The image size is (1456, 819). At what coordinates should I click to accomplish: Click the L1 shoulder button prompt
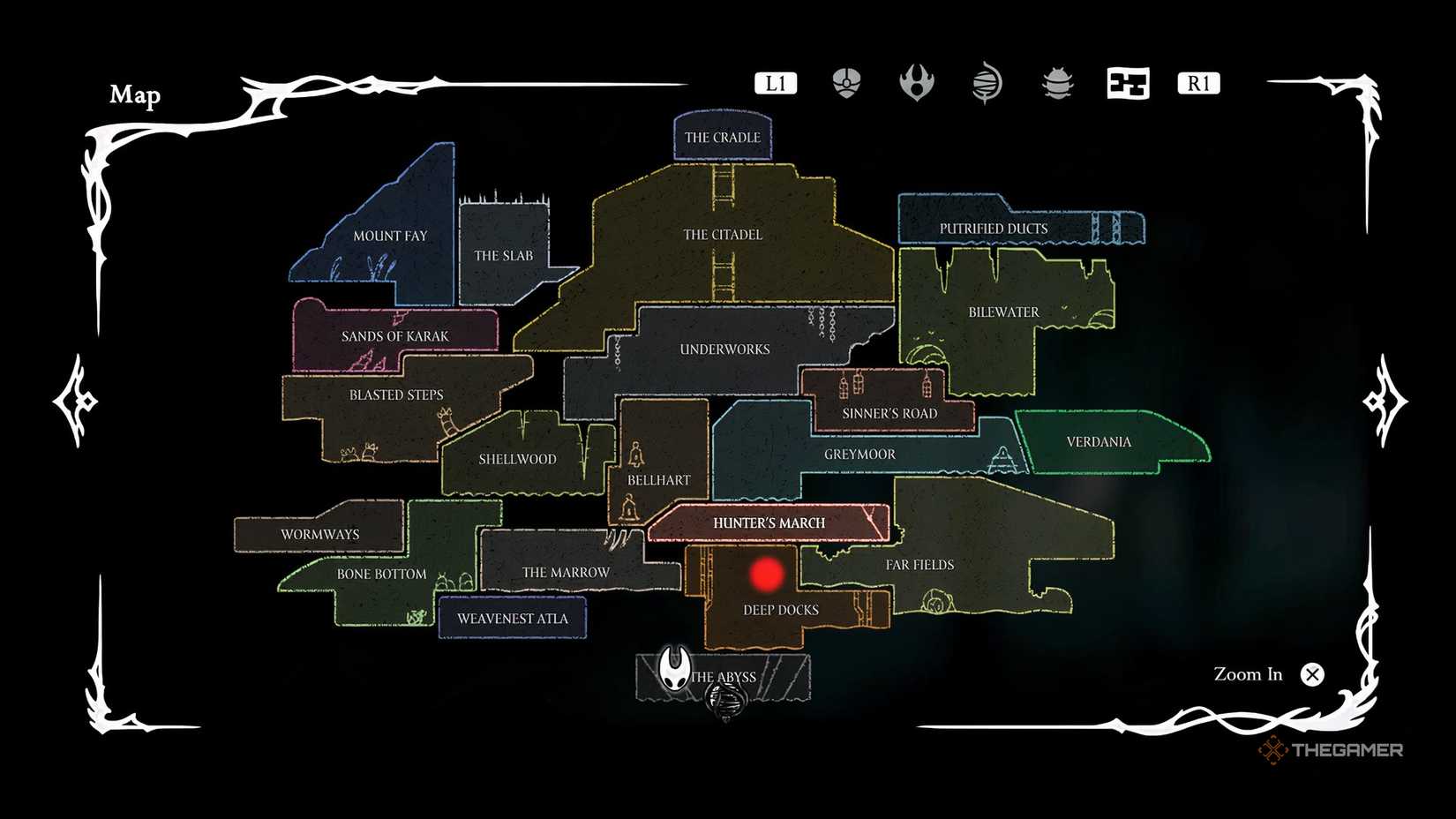[x=776, y=82]
